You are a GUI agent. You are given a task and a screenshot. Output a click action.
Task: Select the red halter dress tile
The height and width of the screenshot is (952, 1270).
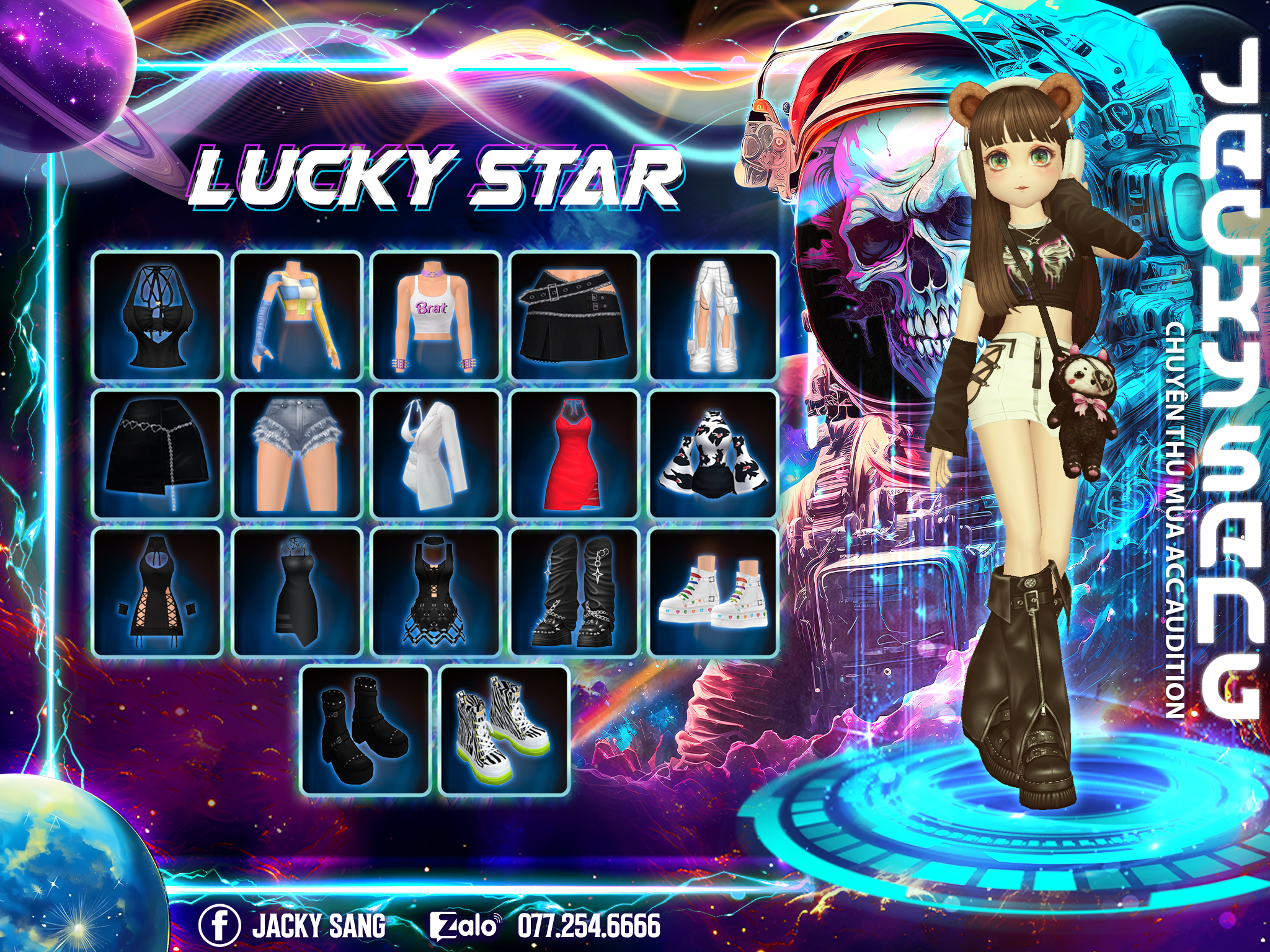[x=574, y=454]
